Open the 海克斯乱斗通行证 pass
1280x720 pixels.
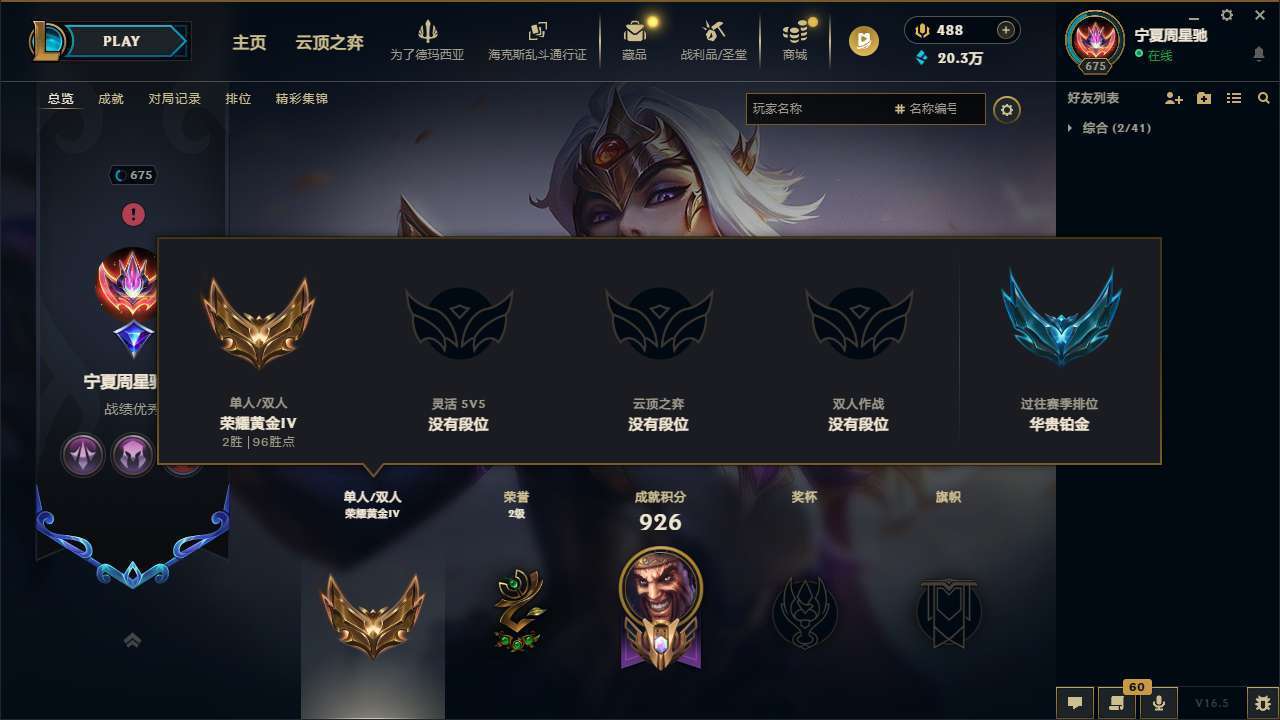(540, 42)
